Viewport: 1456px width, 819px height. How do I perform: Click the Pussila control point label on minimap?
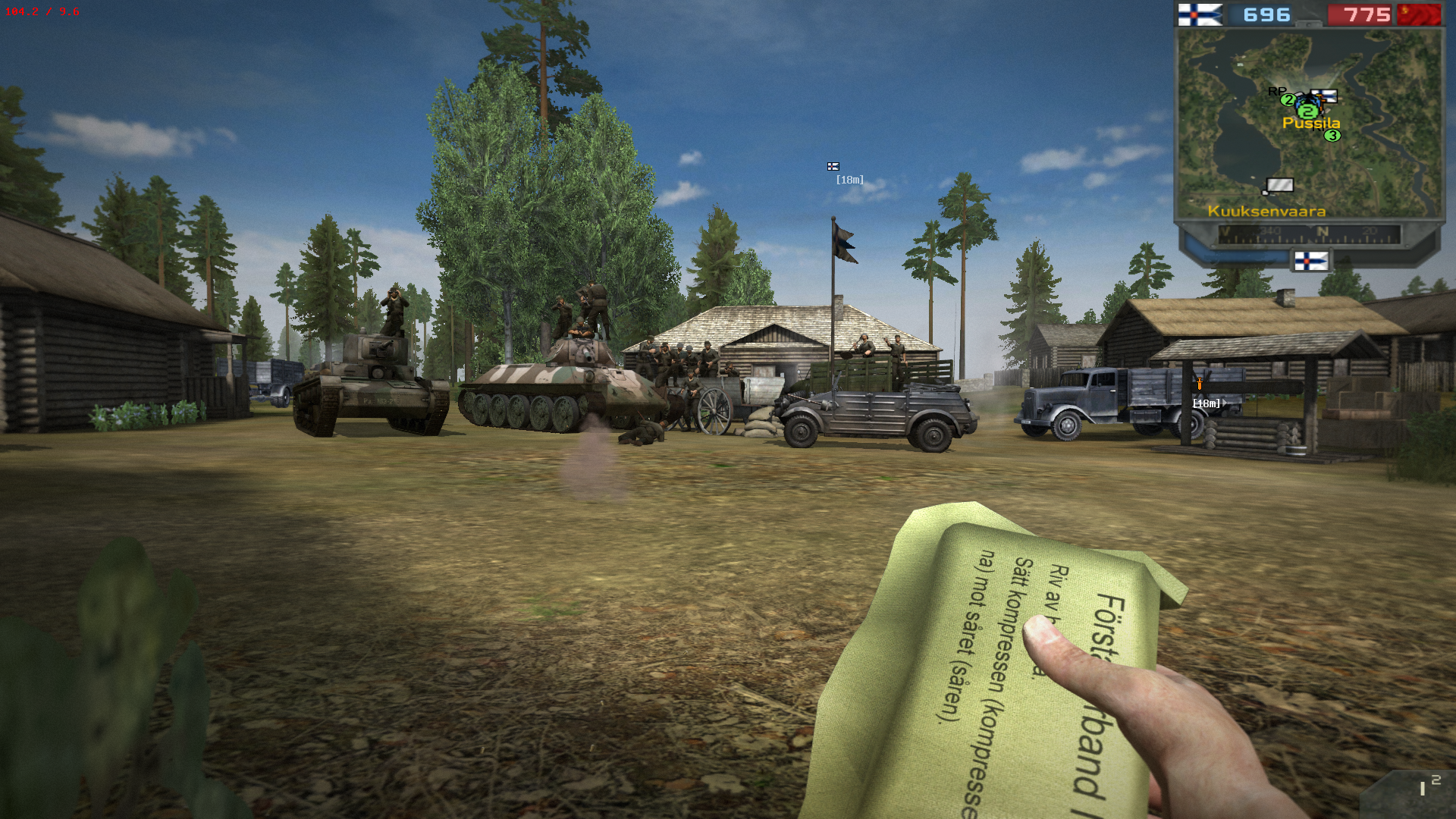(1311, 123)
